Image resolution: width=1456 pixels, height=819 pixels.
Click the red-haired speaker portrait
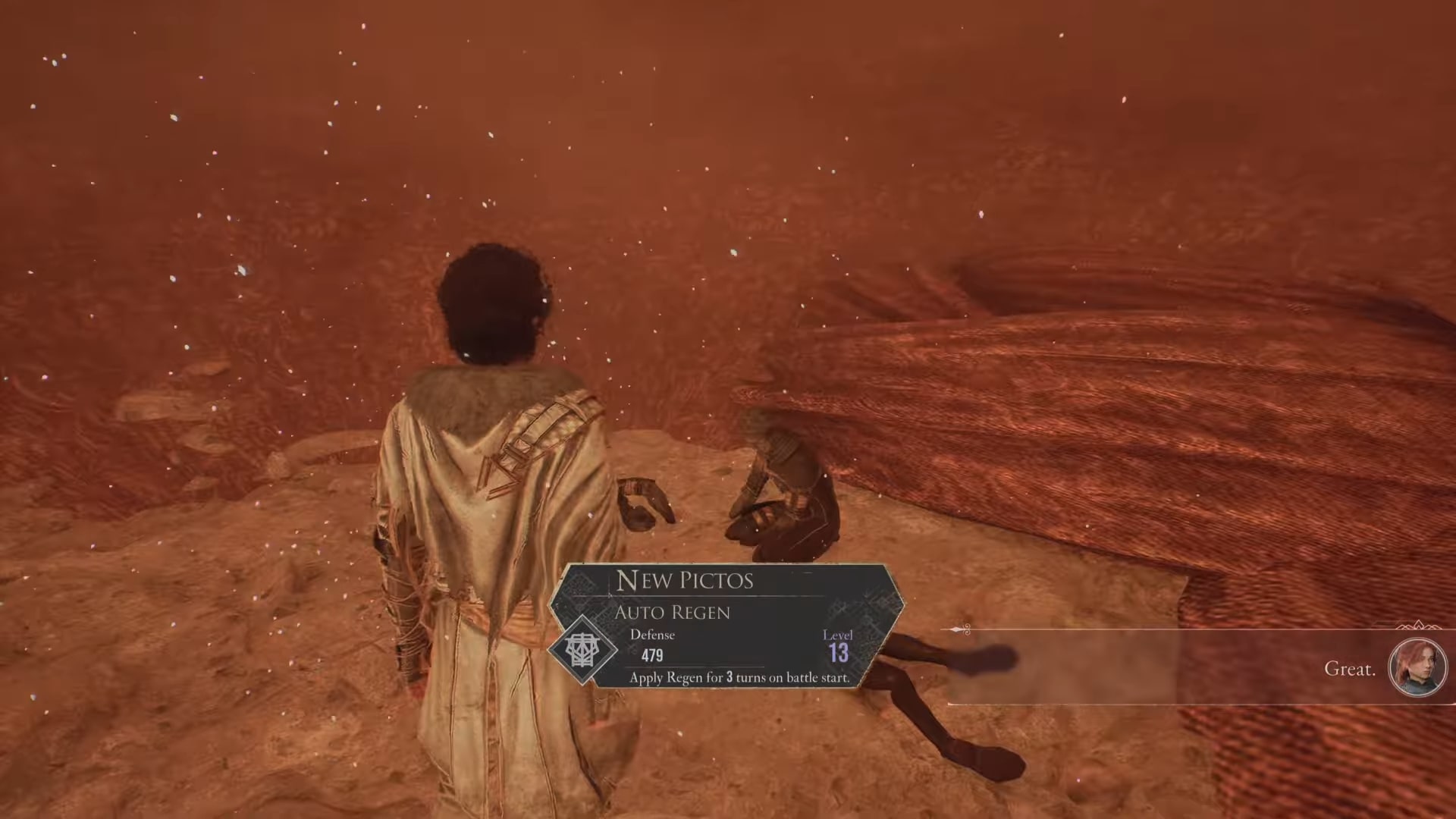click(1417, 667)
